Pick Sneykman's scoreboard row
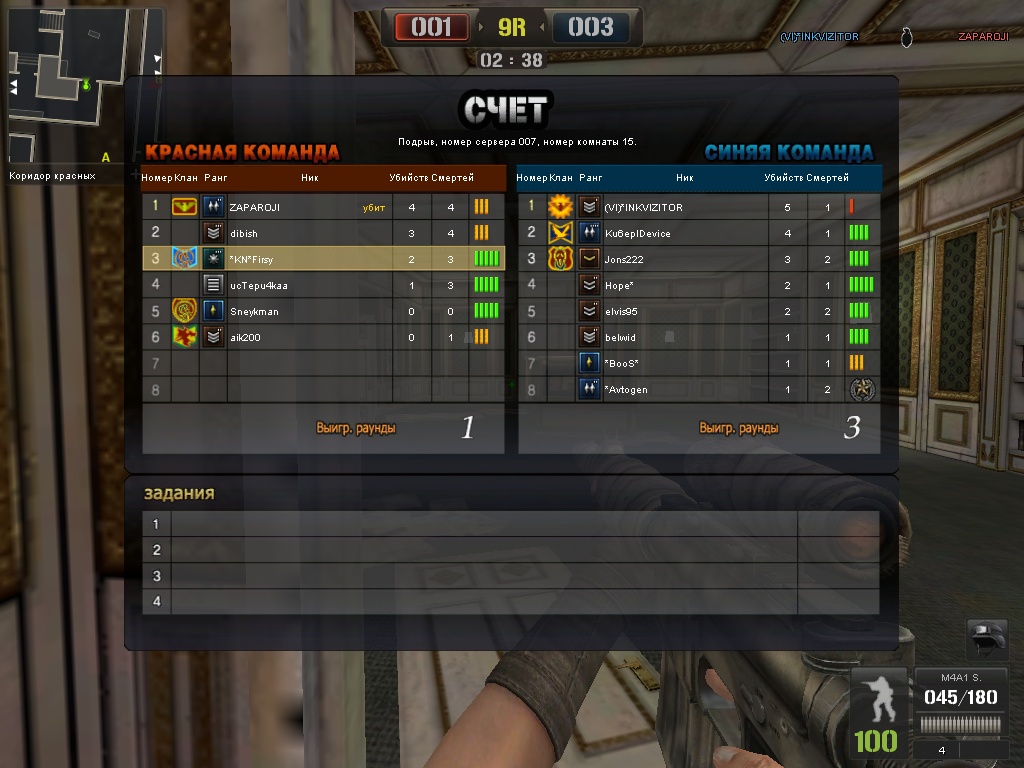Screen dimensions: 1024x768 click(x=322, y=311)
